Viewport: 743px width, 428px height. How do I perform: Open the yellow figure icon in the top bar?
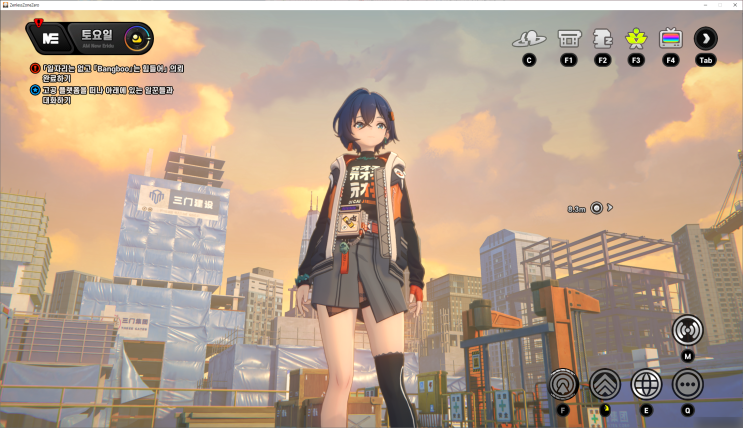pos(636,39)
